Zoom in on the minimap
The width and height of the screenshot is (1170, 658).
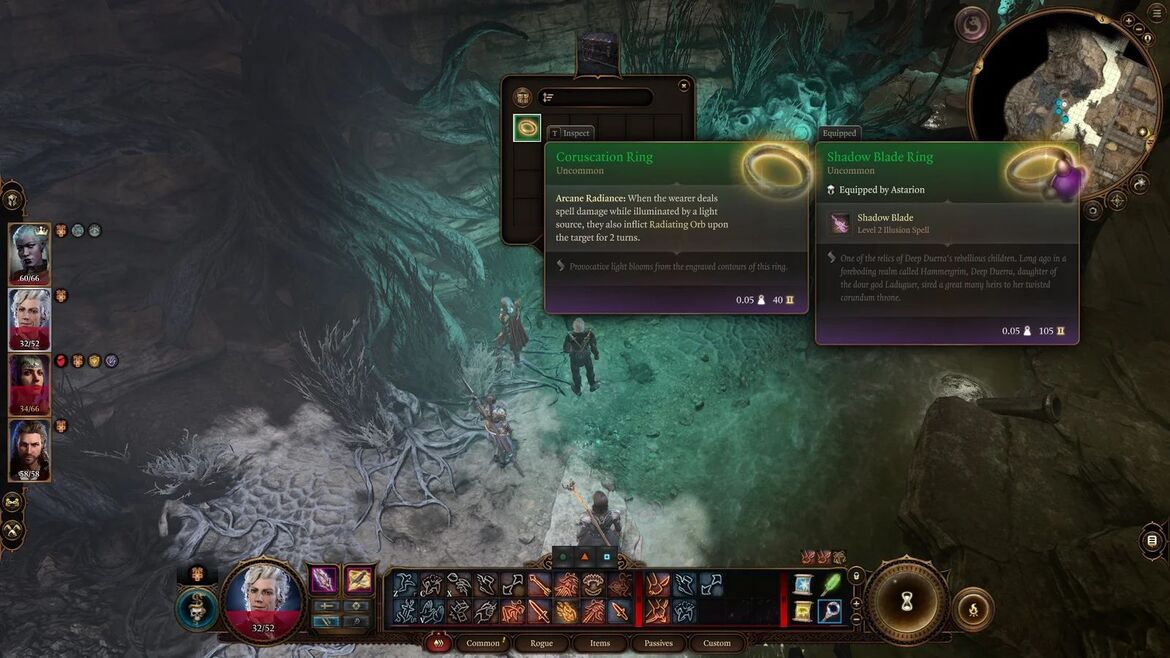click(x=1129, y=20)
